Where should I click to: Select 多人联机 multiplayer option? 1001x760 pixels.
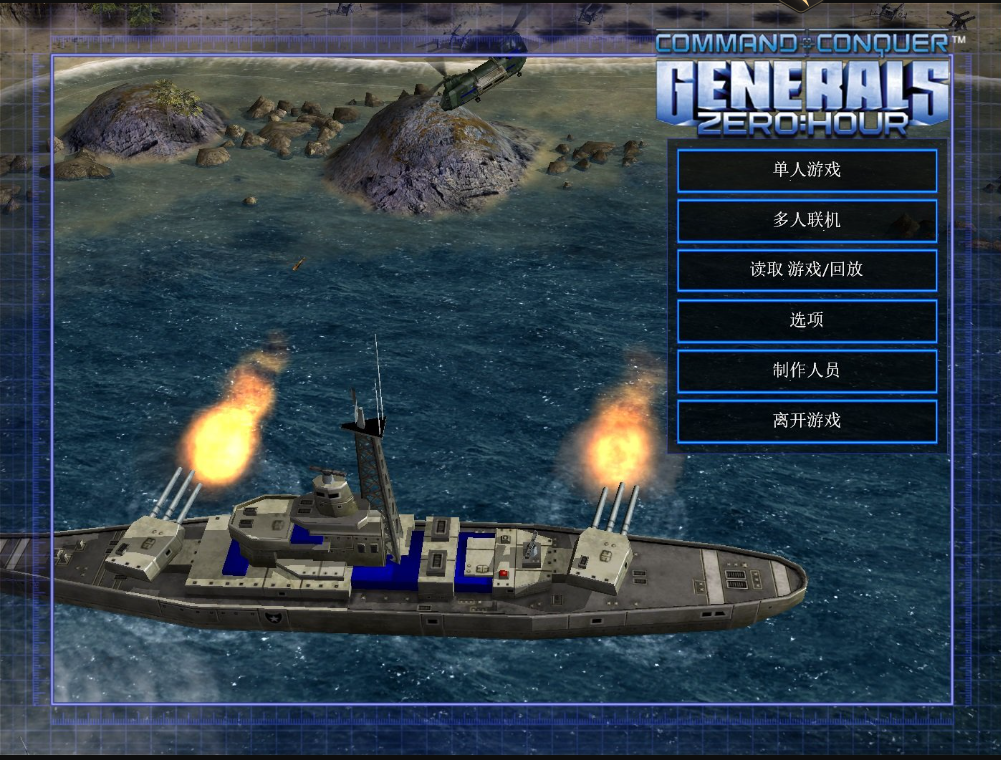(807, 220)
